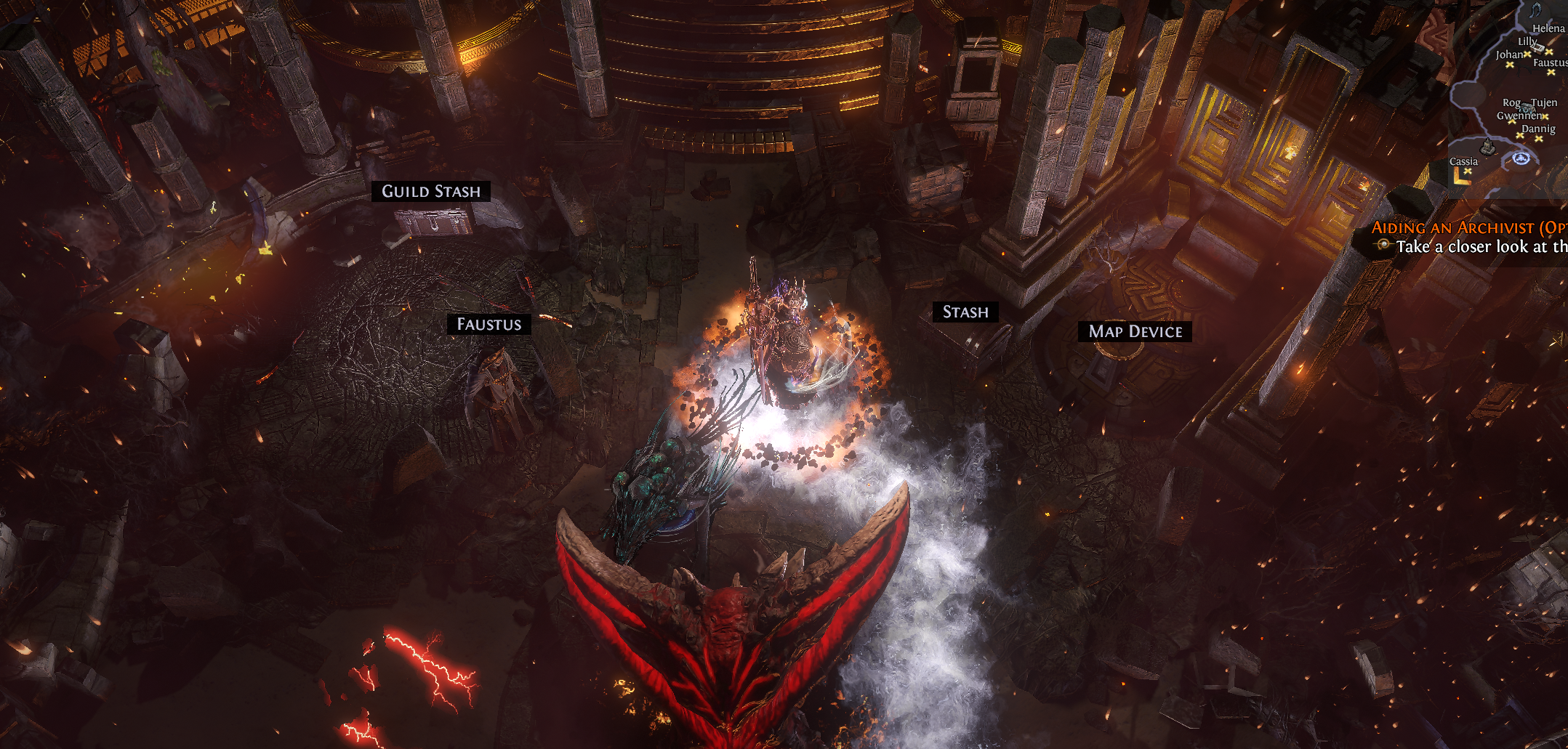
Task: Click the Cassia marker on the minimap
Action: [1467, 171]
